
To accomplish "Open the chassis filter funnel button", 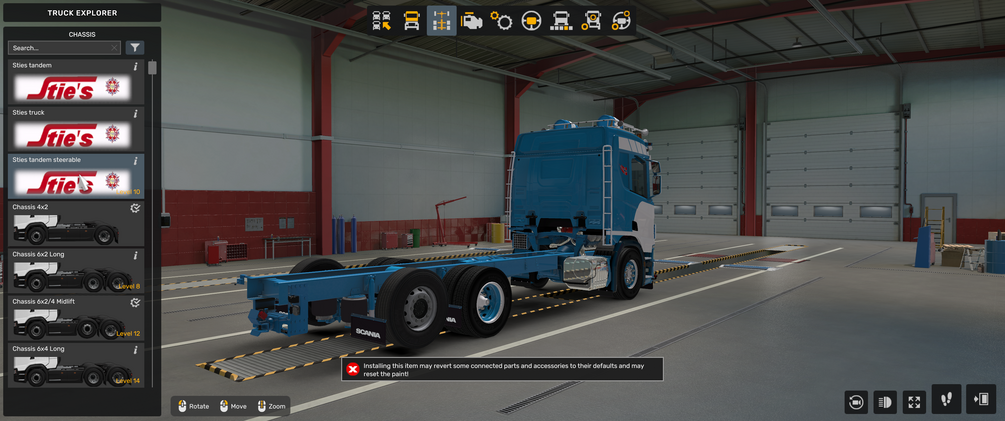I will click(135, 48).
